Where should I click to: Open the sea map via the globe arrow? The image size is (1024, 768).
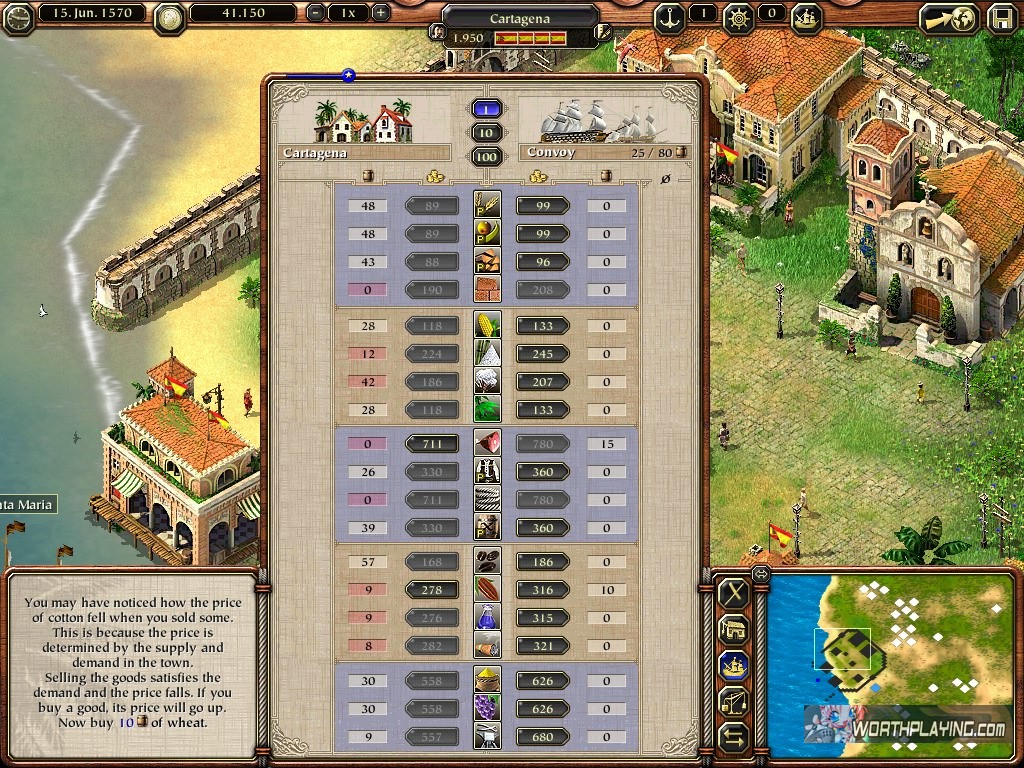click(x=949, y=18)
